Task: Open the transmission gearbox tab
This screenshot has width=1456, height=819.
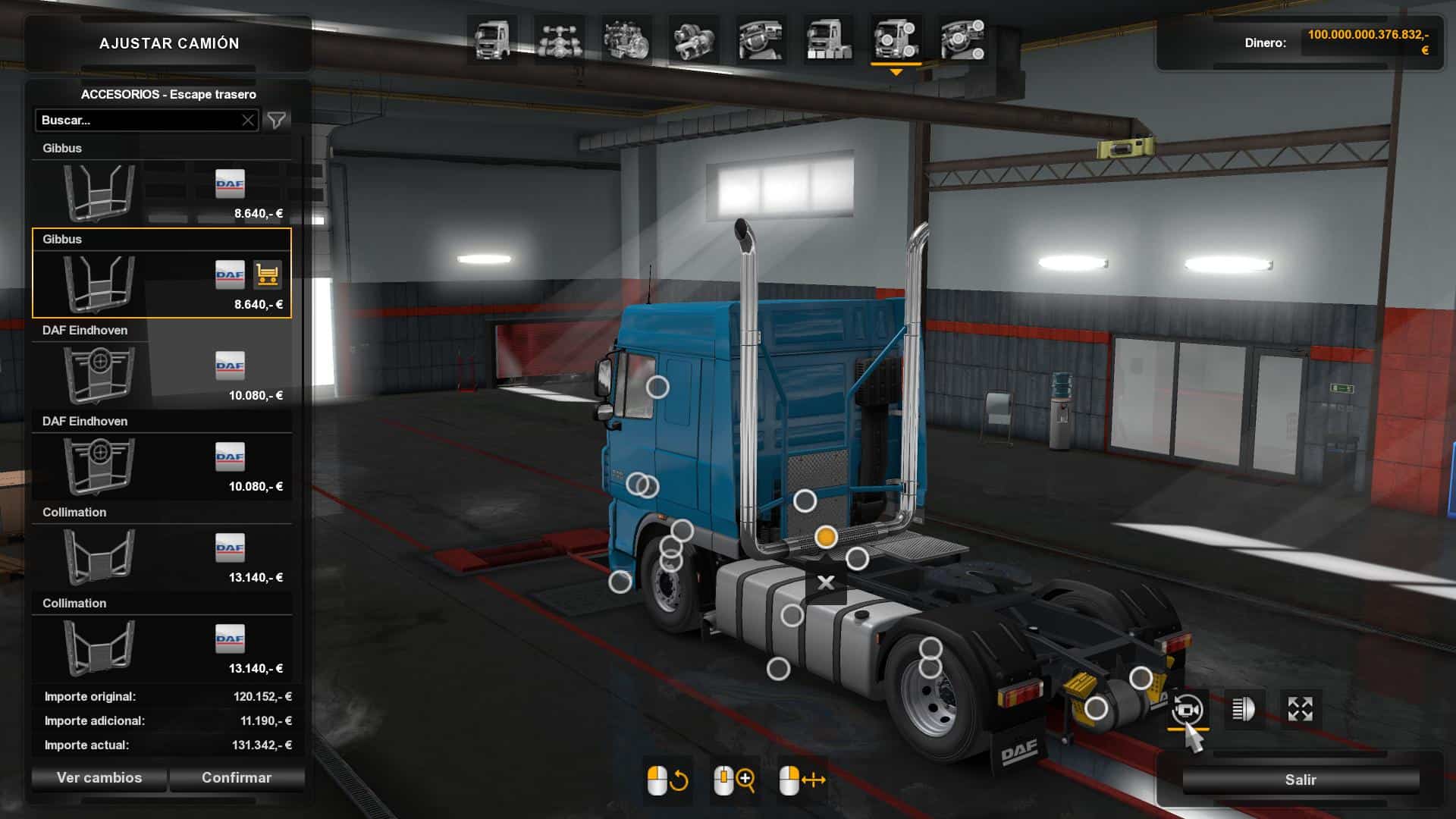Action: point(694,39)
